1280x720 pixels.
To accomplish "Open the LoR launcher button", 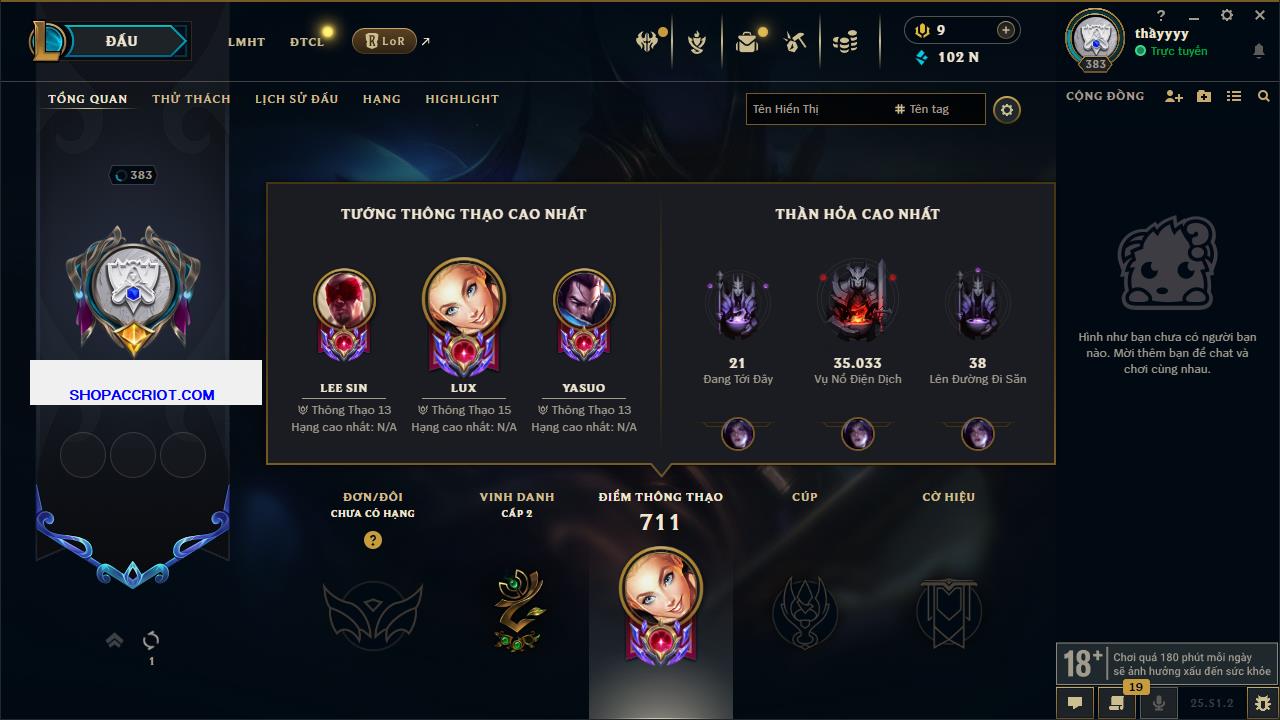I will 384,41.
